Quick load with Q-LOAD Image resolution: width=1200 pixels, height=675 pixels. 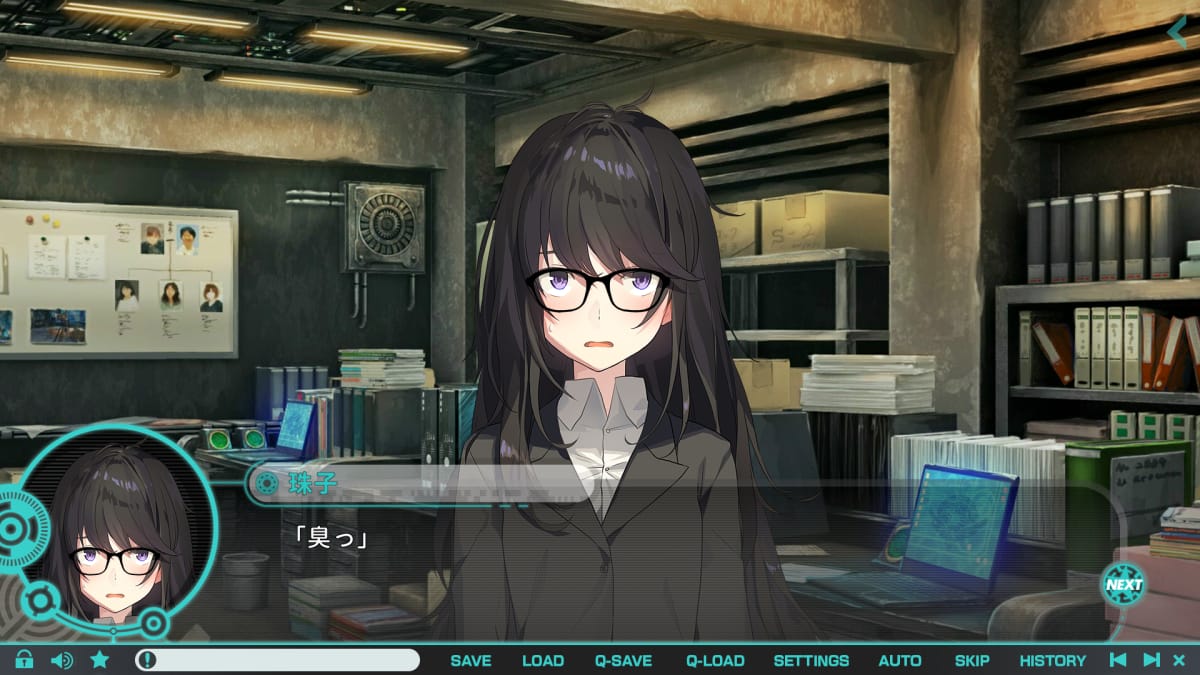coord(715,660)
